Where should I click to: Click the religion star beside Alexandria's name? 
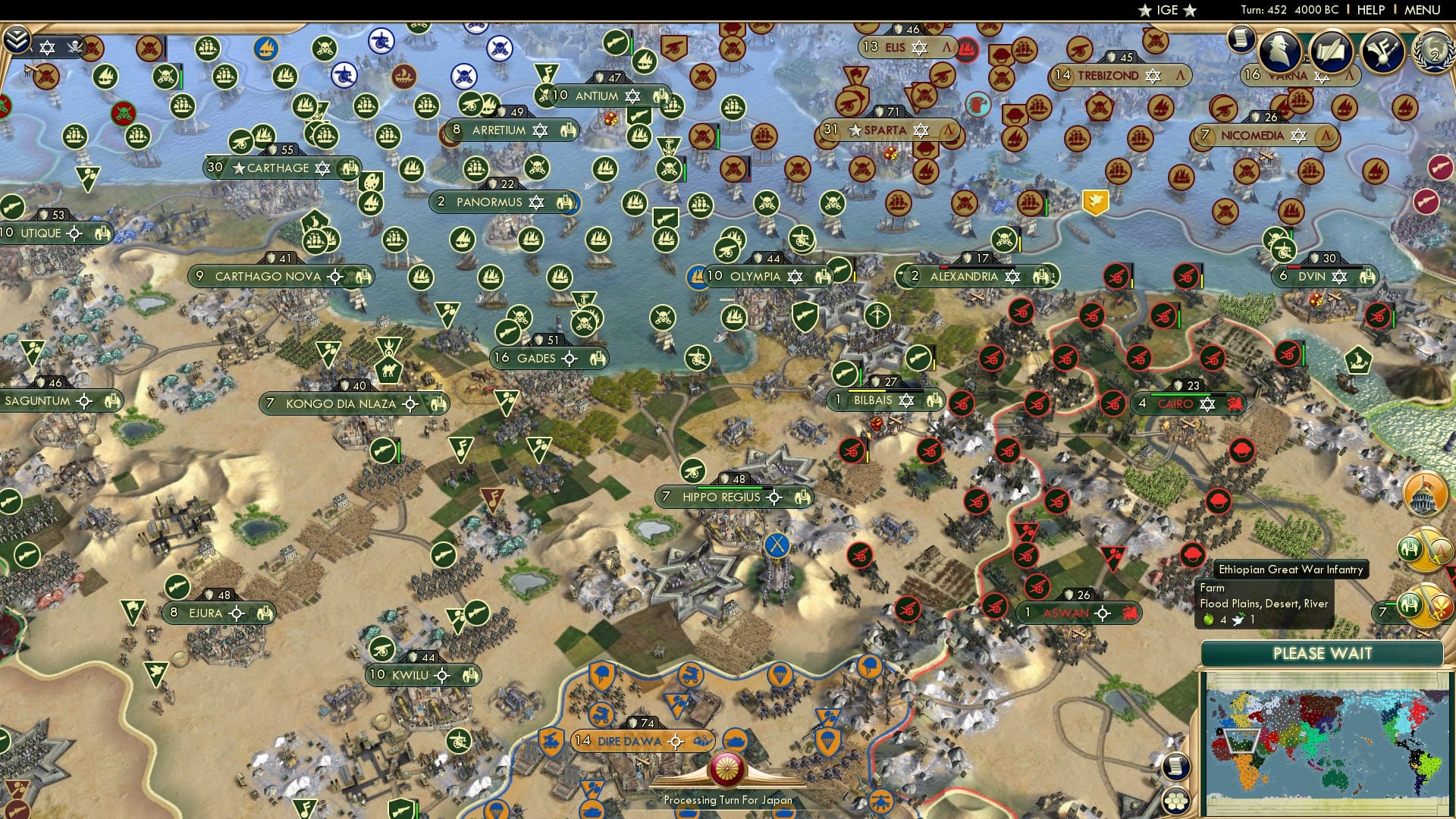coord(1013,277)
